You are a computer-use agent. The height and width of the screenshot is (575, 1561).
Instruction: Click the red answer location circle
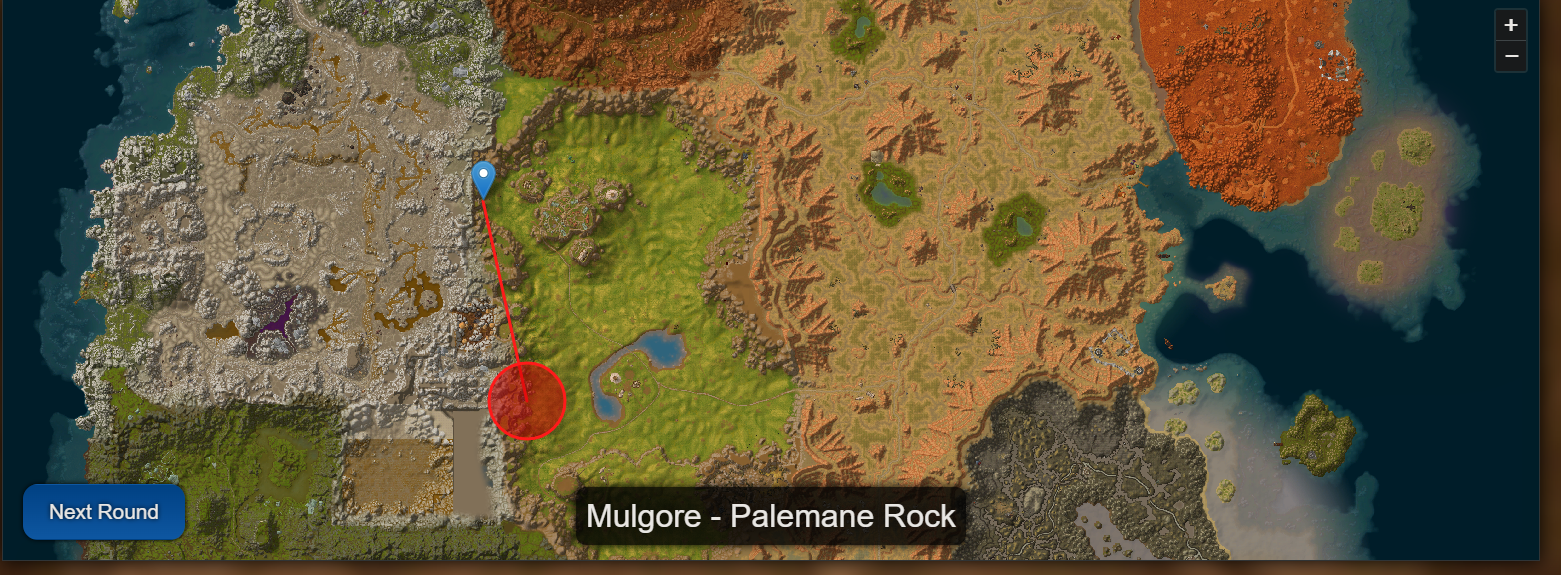pos(527,401)
